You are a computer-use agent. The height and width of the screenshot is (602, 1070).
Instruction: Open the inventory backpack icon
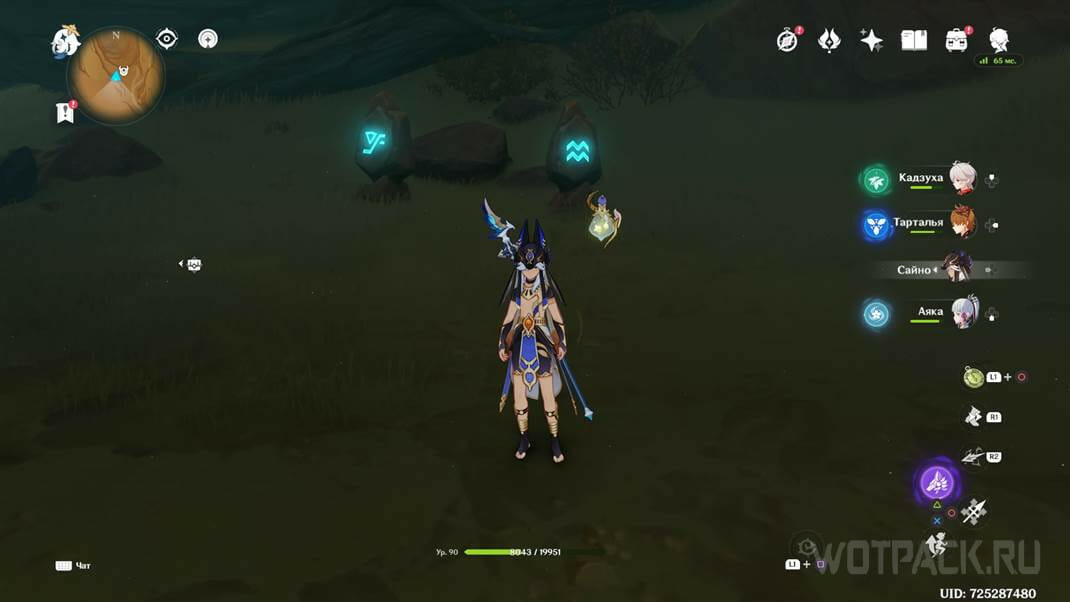(956, 40)
